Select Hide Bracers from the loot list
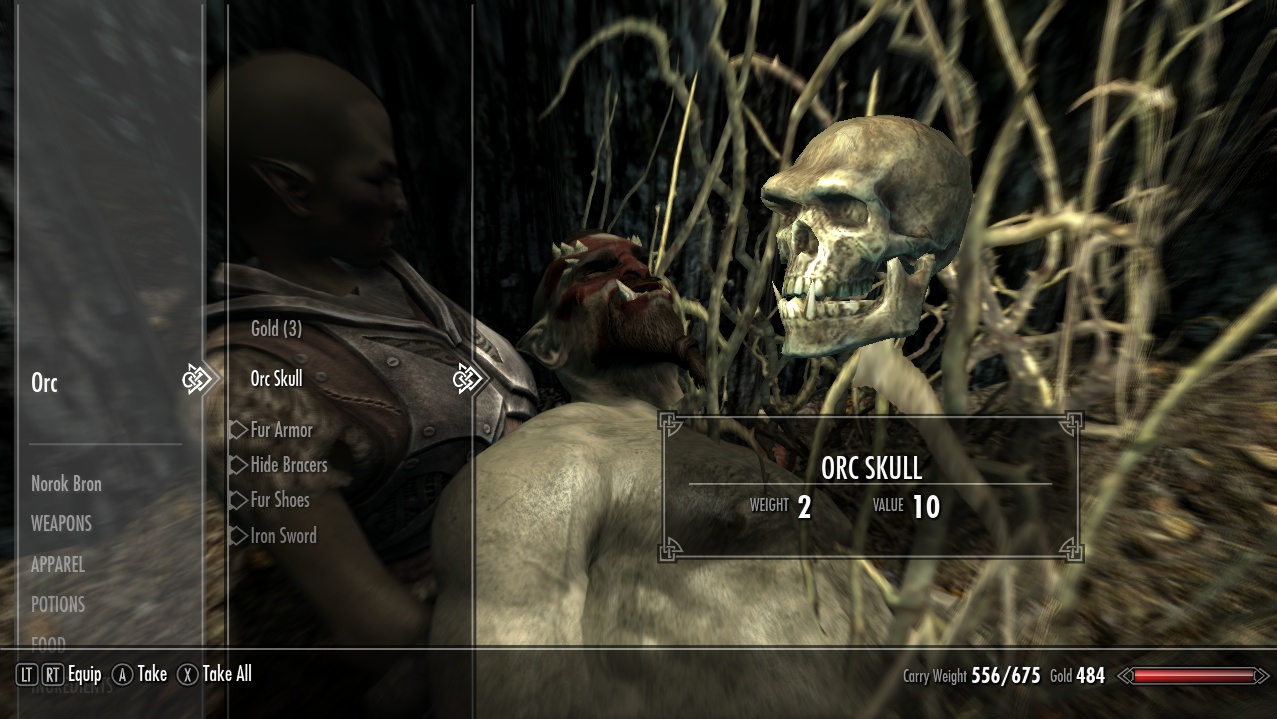This screenshot has width=1277, height=719. [288, 465]
